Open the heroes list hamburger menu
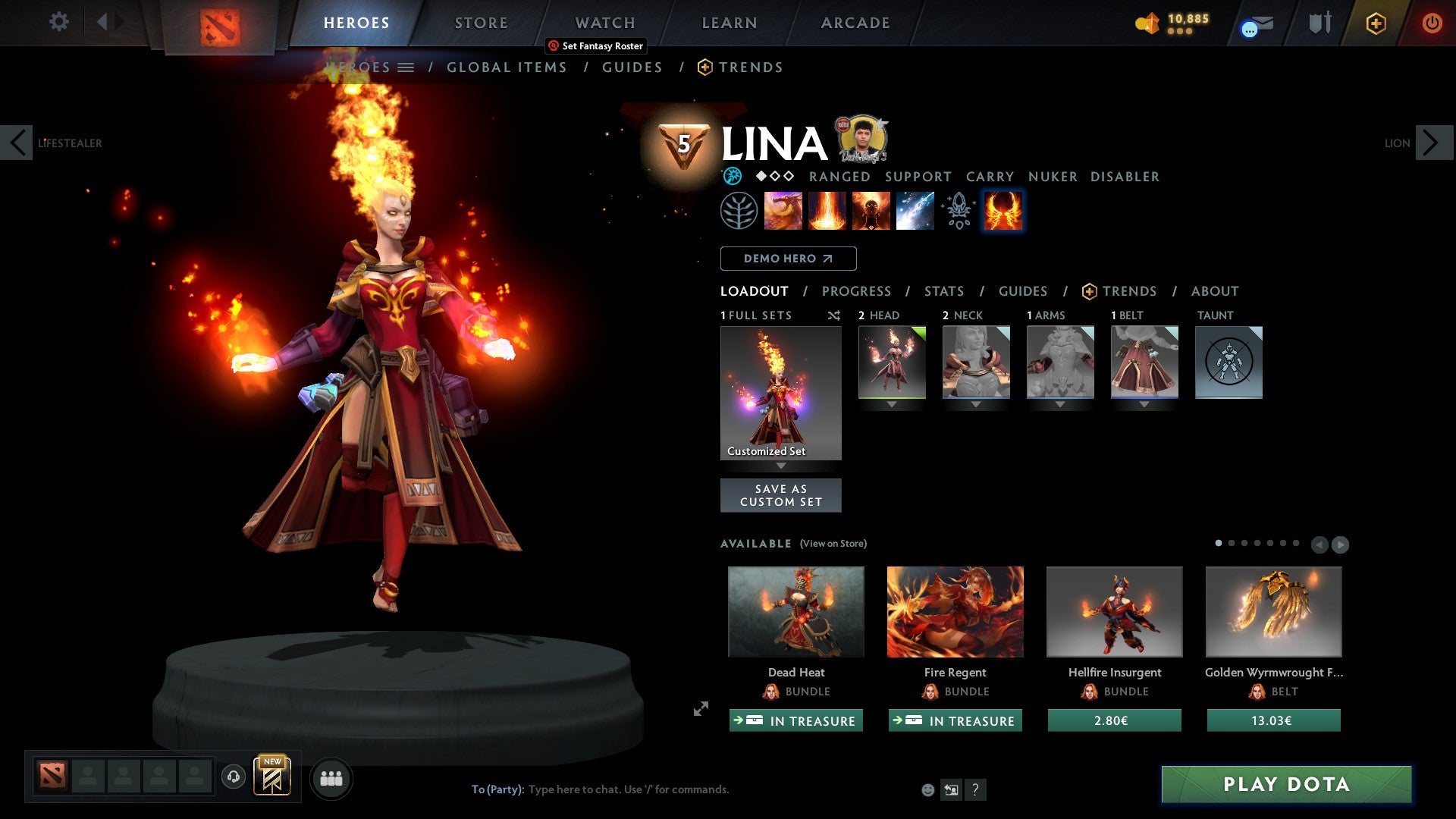The width and height of the screenshot is (1456, 819). point(407,67)
